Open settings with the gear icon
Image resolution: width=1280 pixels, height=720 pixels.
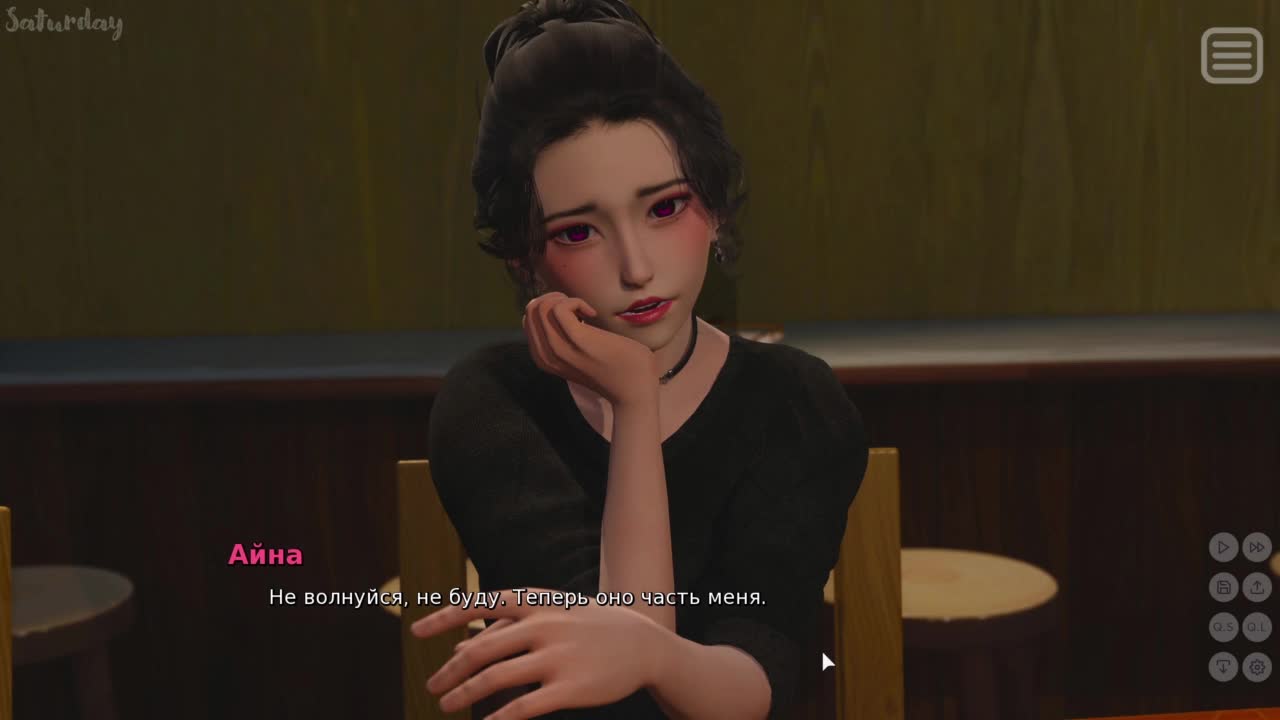point(1257,667)
